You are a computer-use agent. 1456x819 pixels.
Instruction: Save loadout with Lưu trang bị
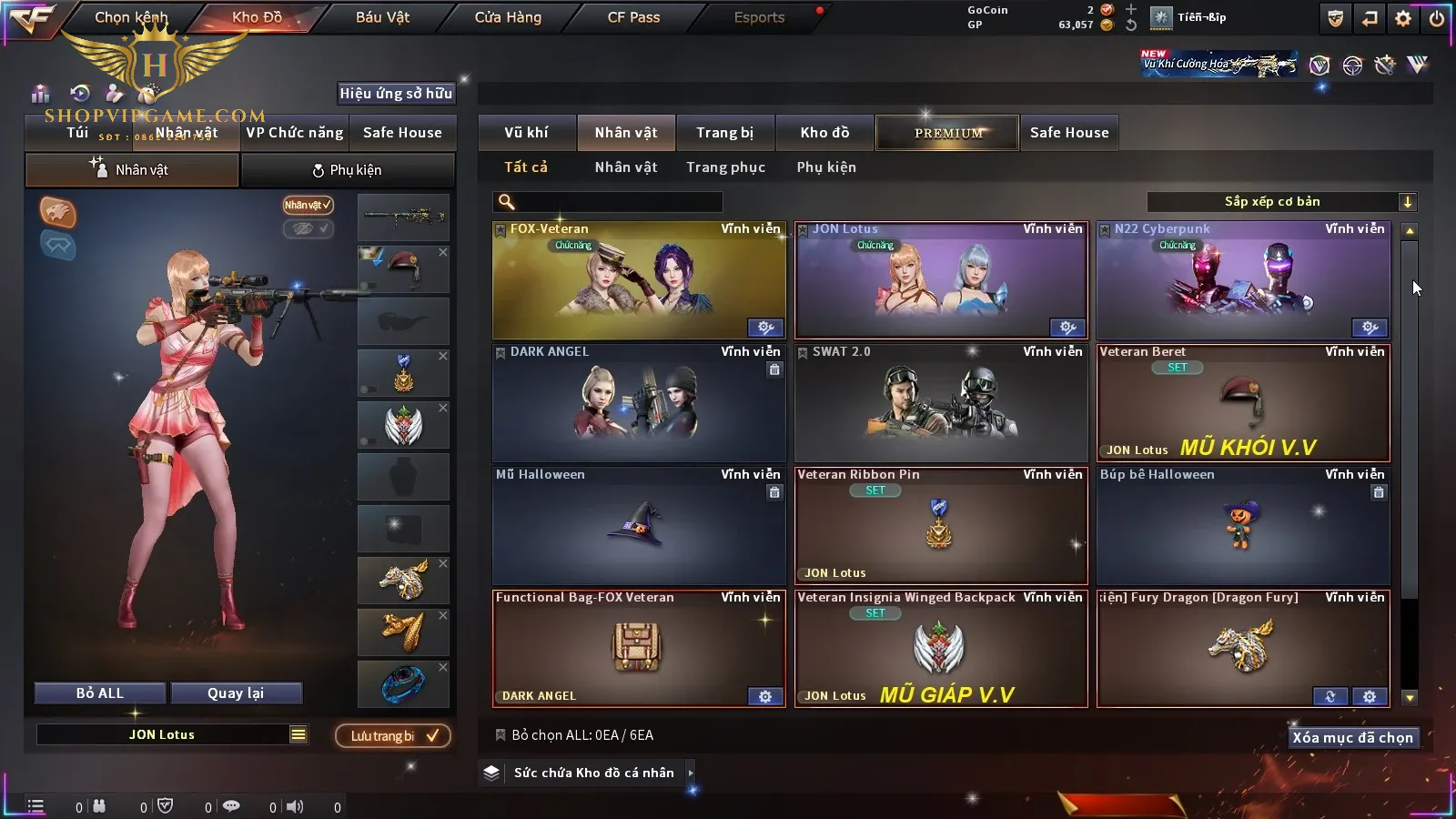393,736
